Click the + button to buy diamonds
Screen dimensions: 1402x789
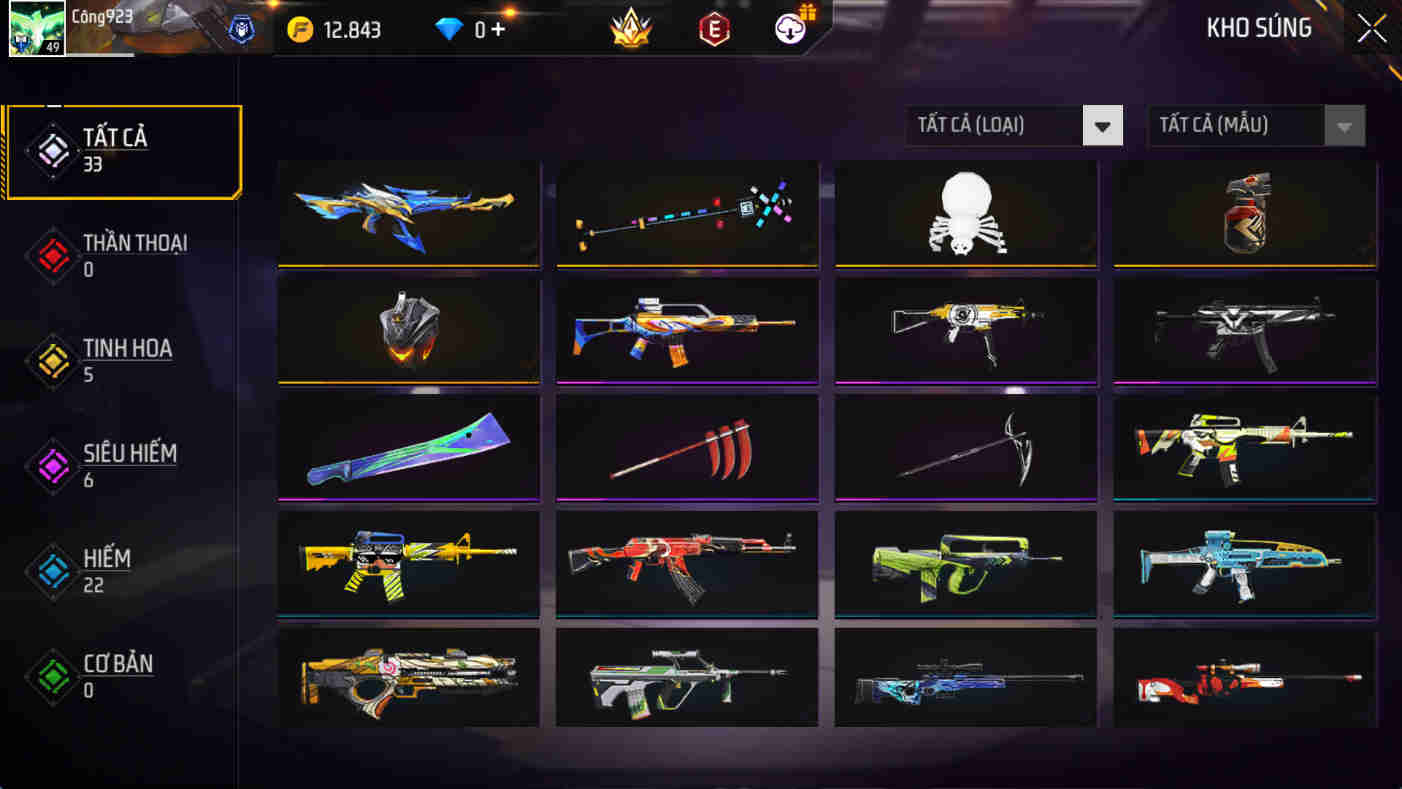point(496,30)
